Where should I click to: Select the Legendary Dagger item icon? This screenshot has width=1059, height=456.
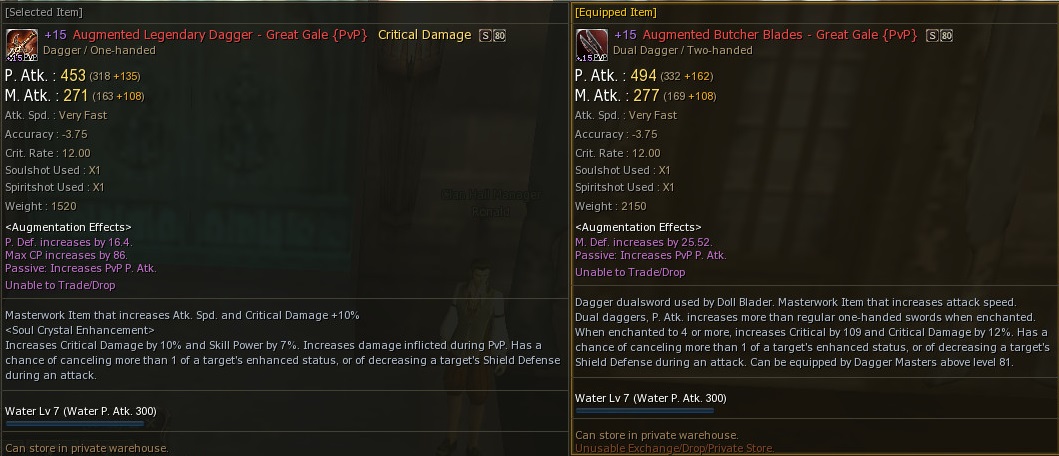(x=22, y=45)
